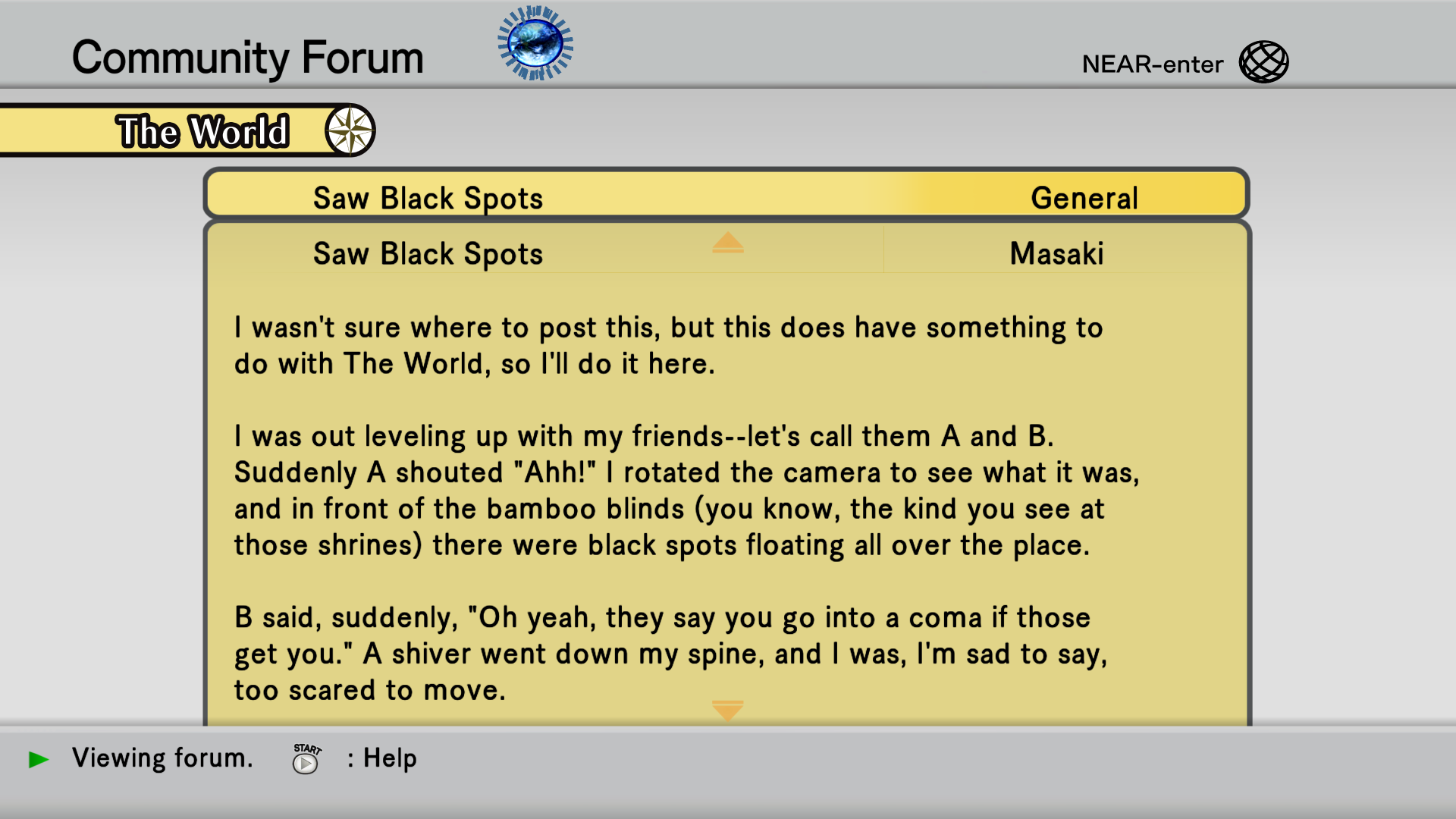Image resolution: width=1456 pixels, height=819 pixels.
Task: Click the globe icon beside Community Forum
Action: coord(535,43)
